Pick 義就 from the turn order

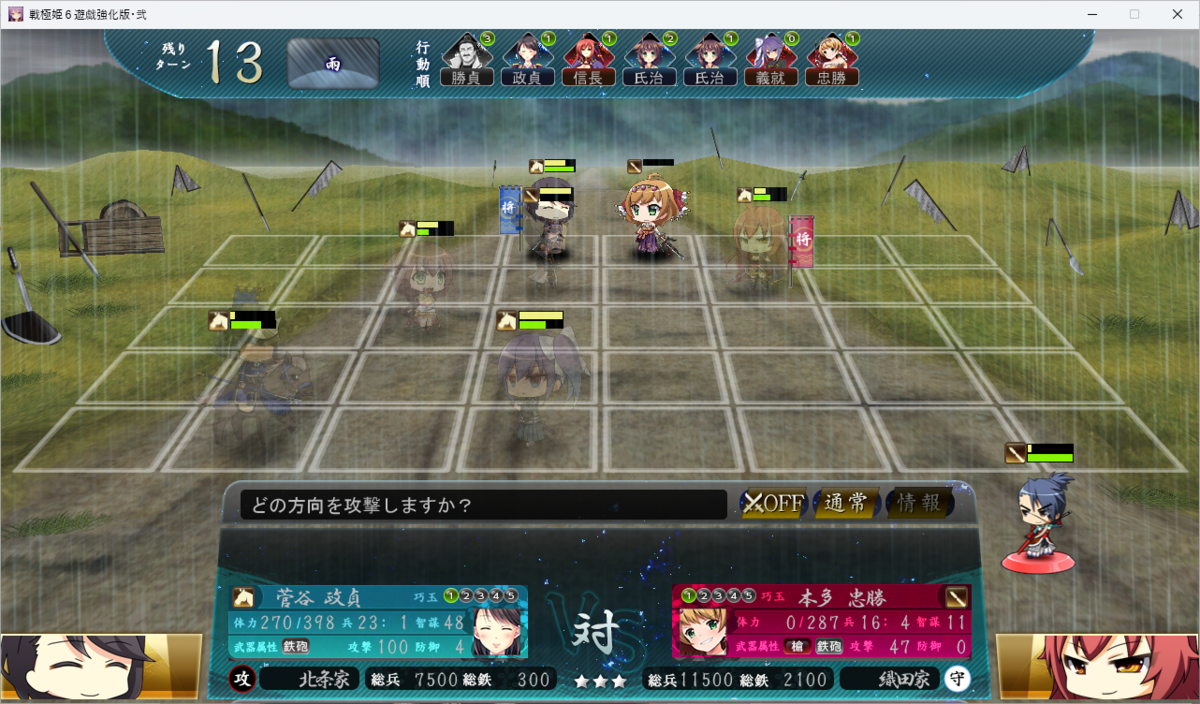770,61
